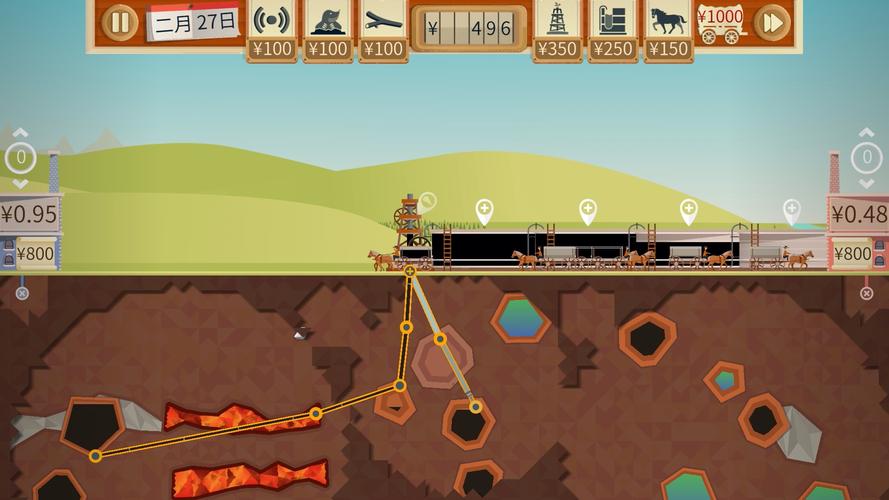Click the X below the ¥0.95 factory

click(x=22, y=293)
